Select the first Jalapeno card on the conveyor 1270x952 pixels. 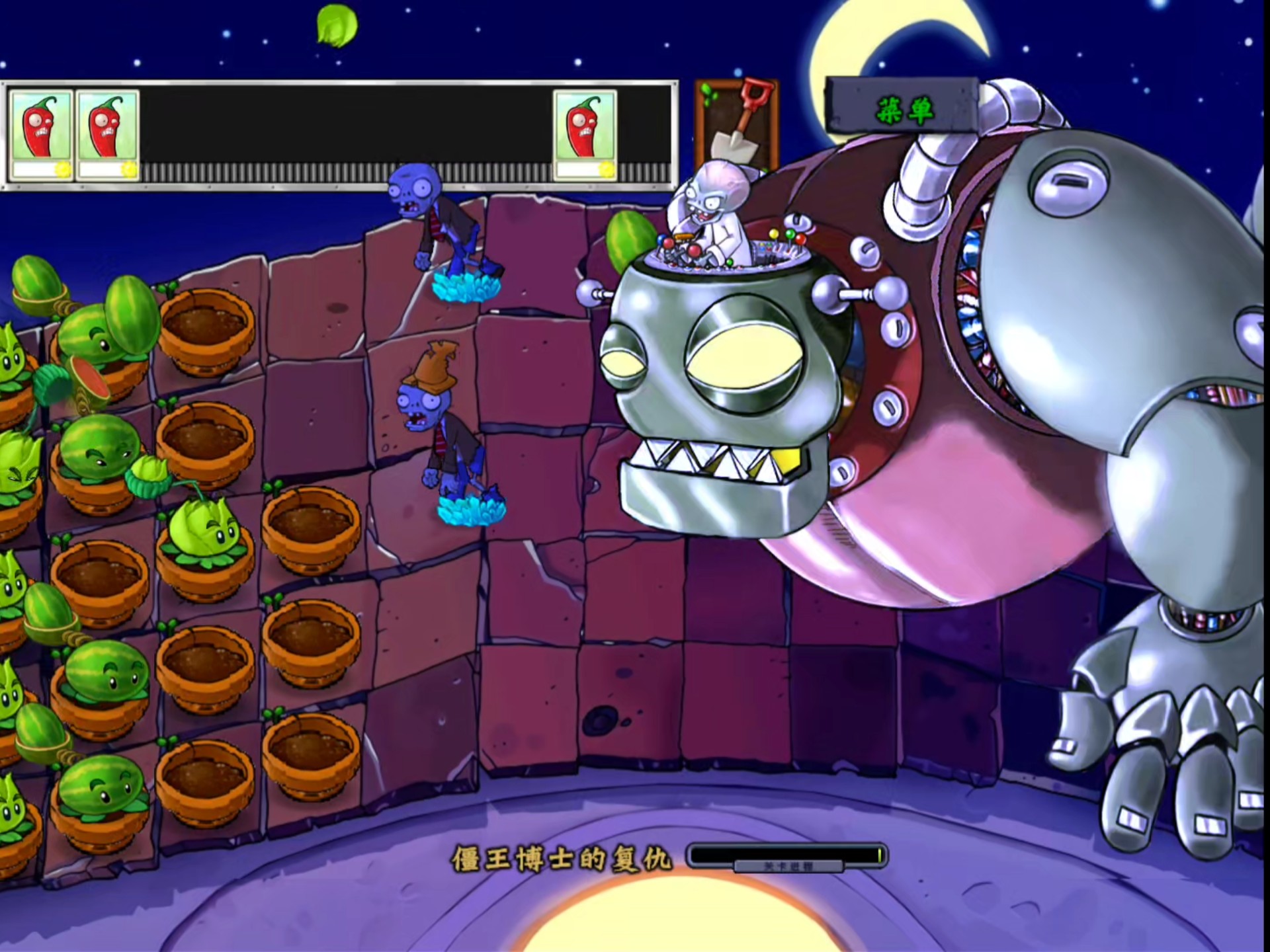point(41,134)
